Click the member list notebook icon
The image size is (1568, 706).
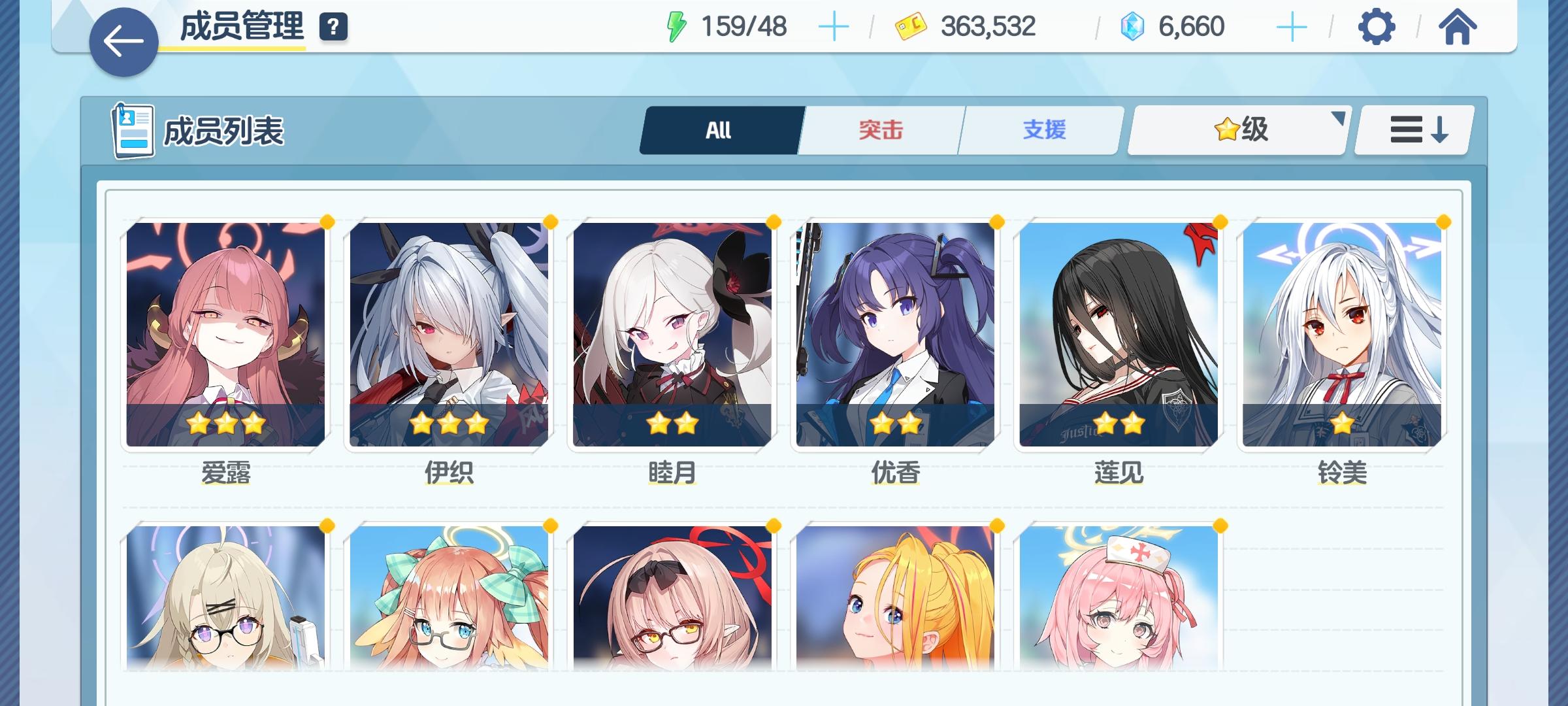click(132, 128)
